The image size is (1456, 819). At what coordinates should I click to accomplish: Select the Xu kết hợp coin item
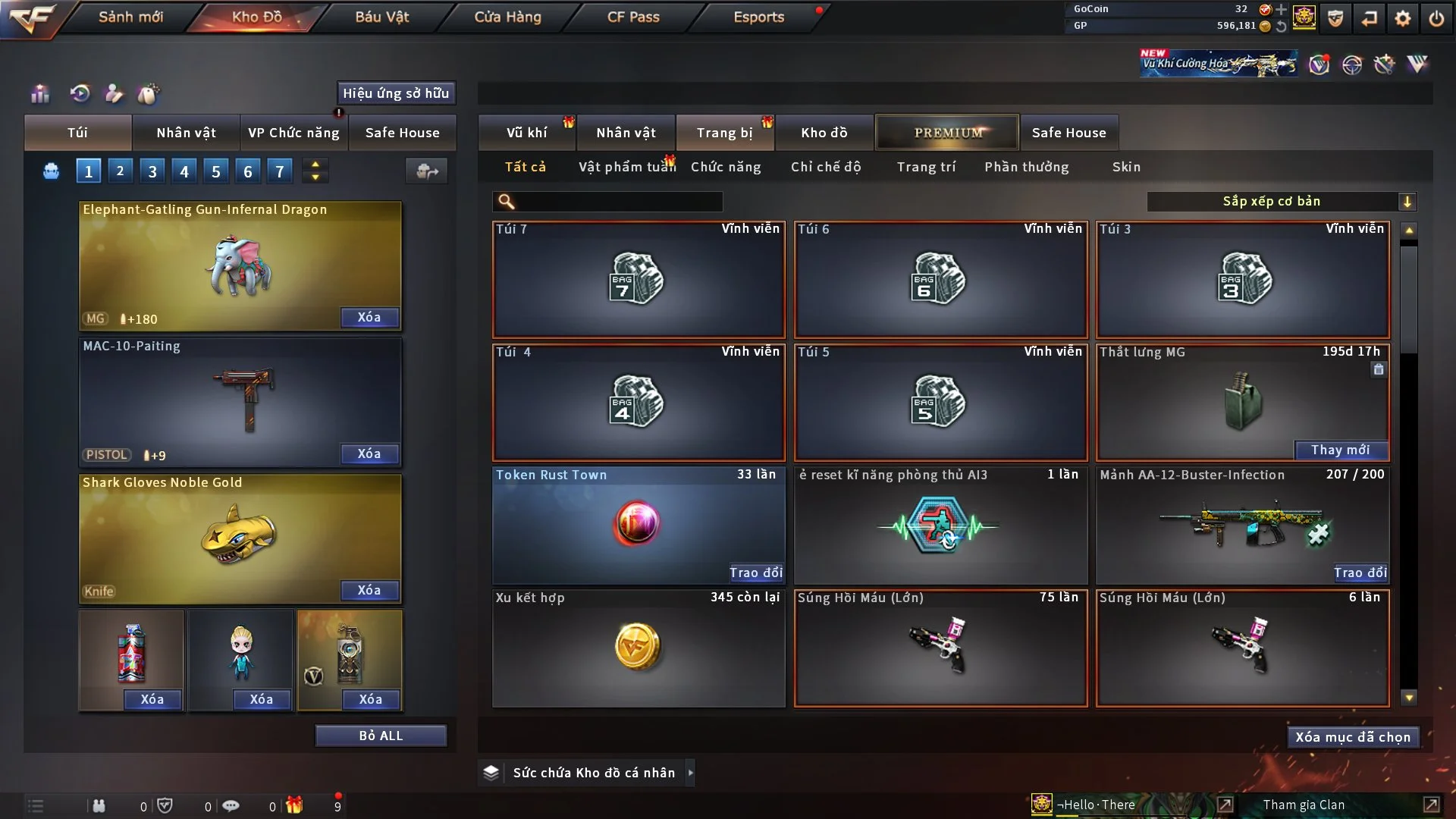[638, 648]
